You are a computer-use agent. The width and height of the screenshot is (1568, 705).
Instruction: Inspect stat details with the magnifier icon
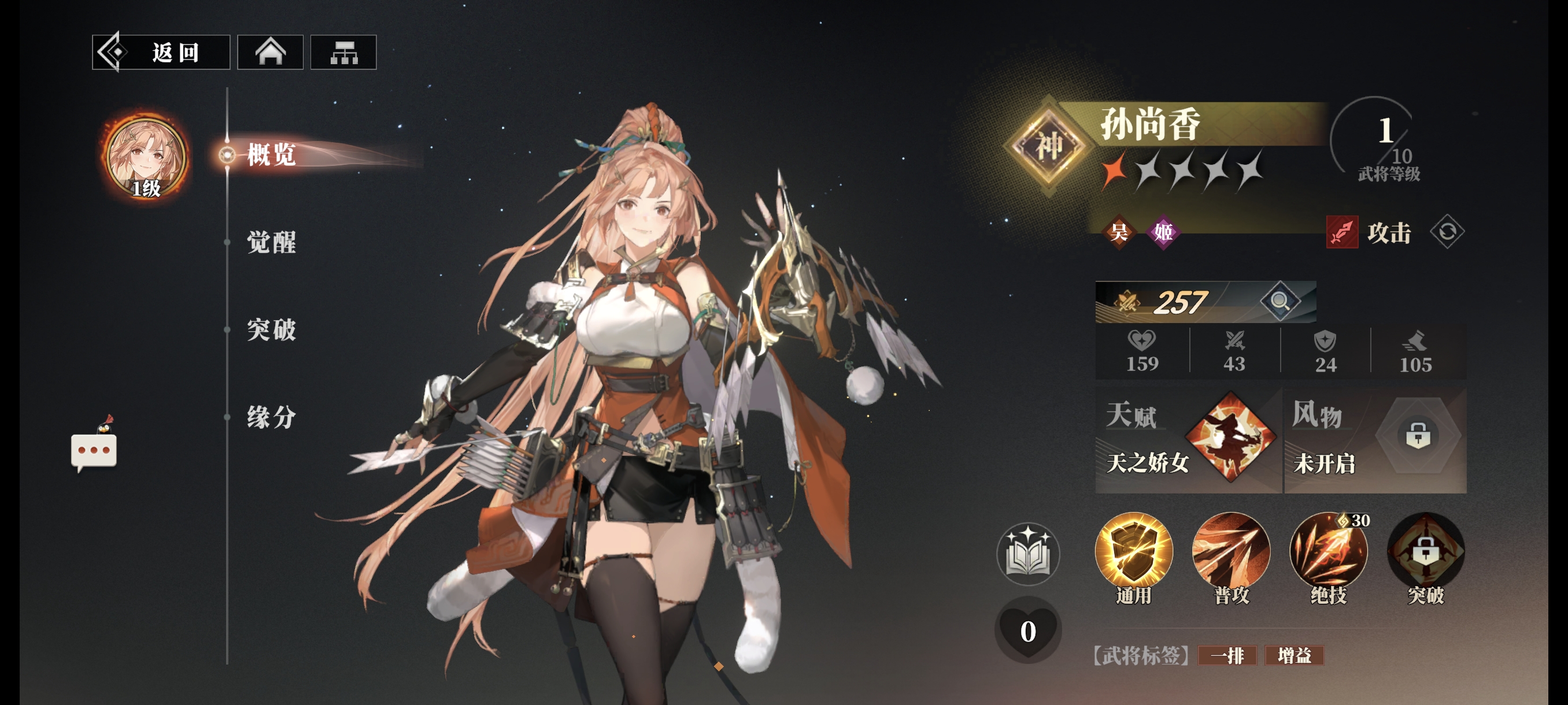(1279, 300)
